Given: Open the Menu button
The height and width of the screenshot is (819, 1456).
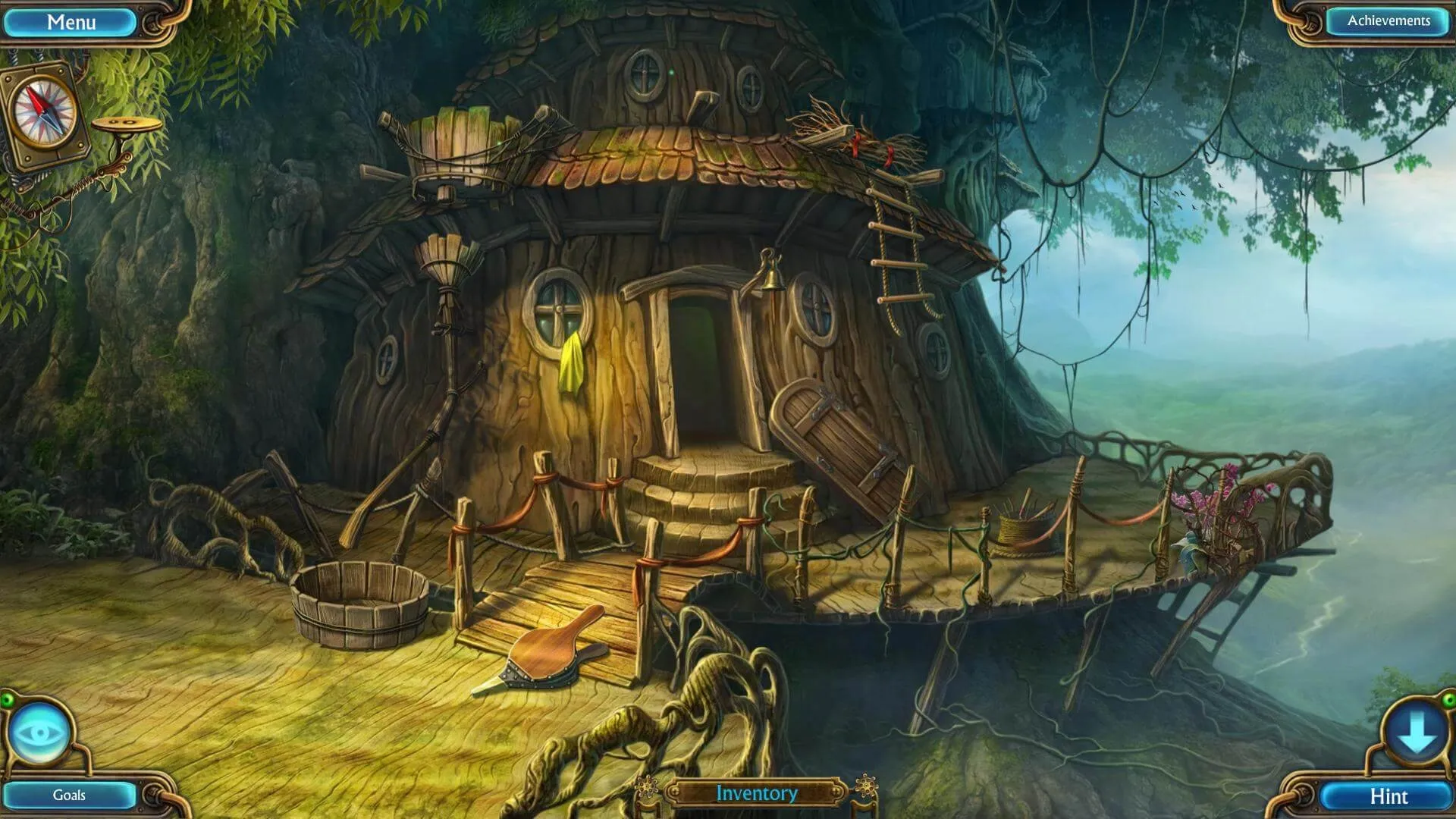Looking at the screenshot, I should [71, 22].
